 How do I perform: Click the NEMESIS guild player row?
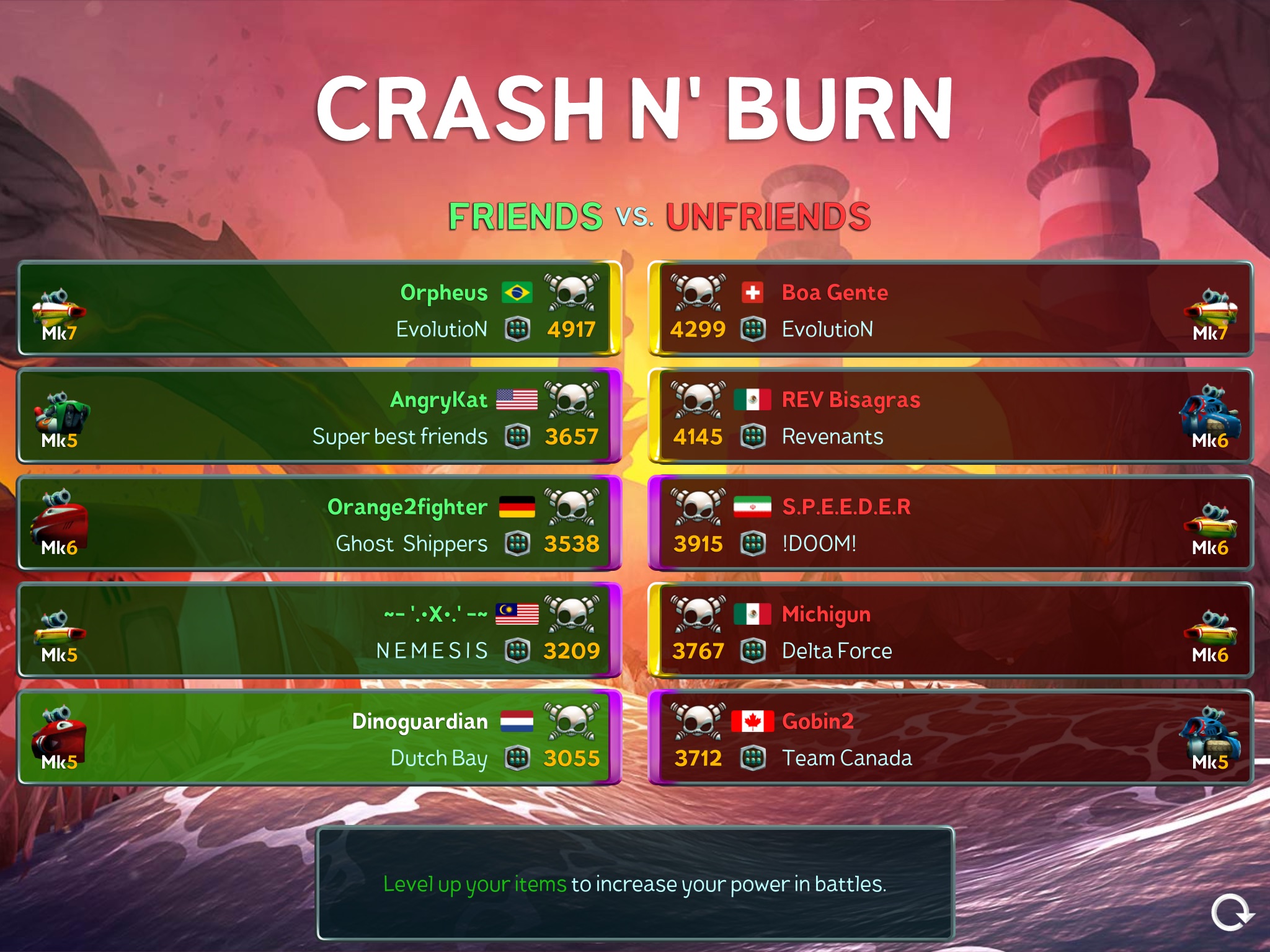pyautogui.click(x=319, y=630)
